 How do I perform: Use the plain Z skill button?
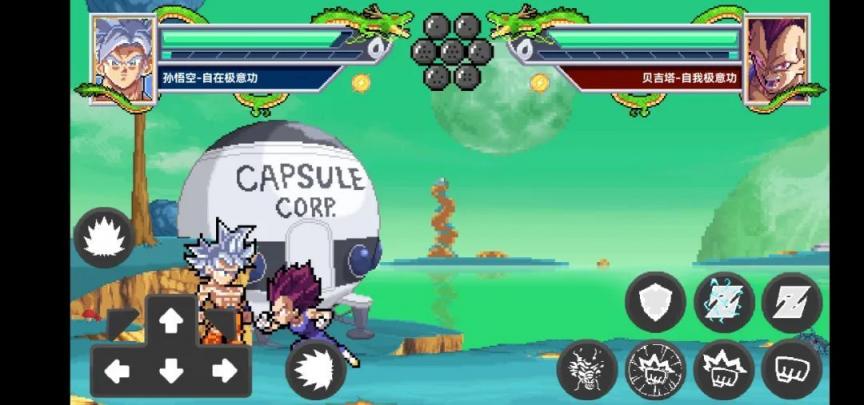792,302
